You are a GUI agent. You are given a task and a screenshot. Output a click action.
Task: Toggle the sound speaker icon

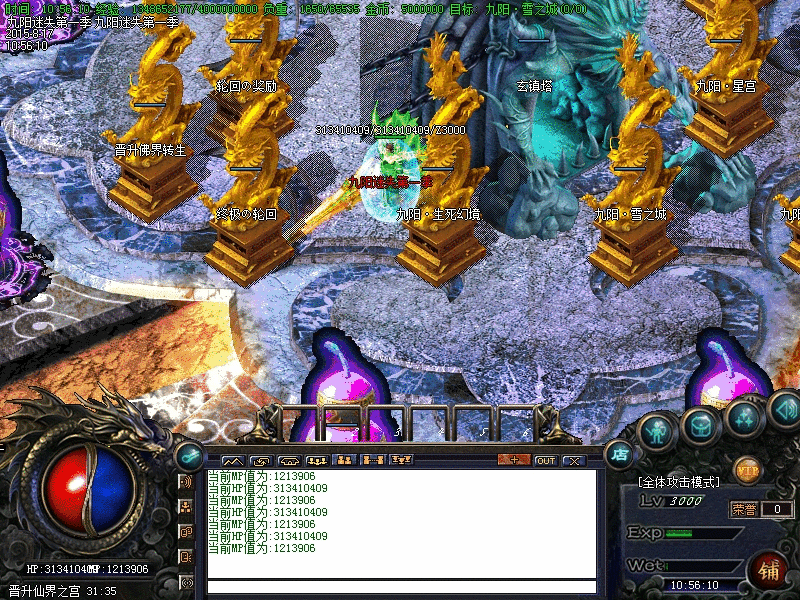click(x=783, y=408)
